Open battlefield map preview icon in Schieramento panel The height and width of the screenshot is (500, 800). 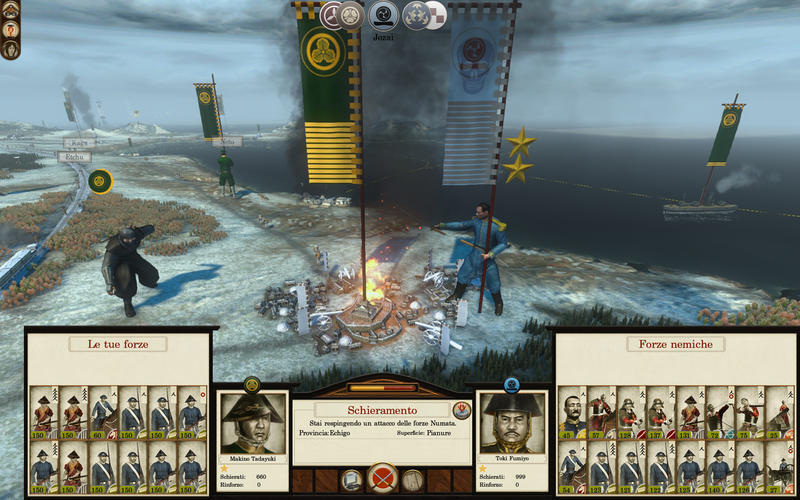(461, 409)
